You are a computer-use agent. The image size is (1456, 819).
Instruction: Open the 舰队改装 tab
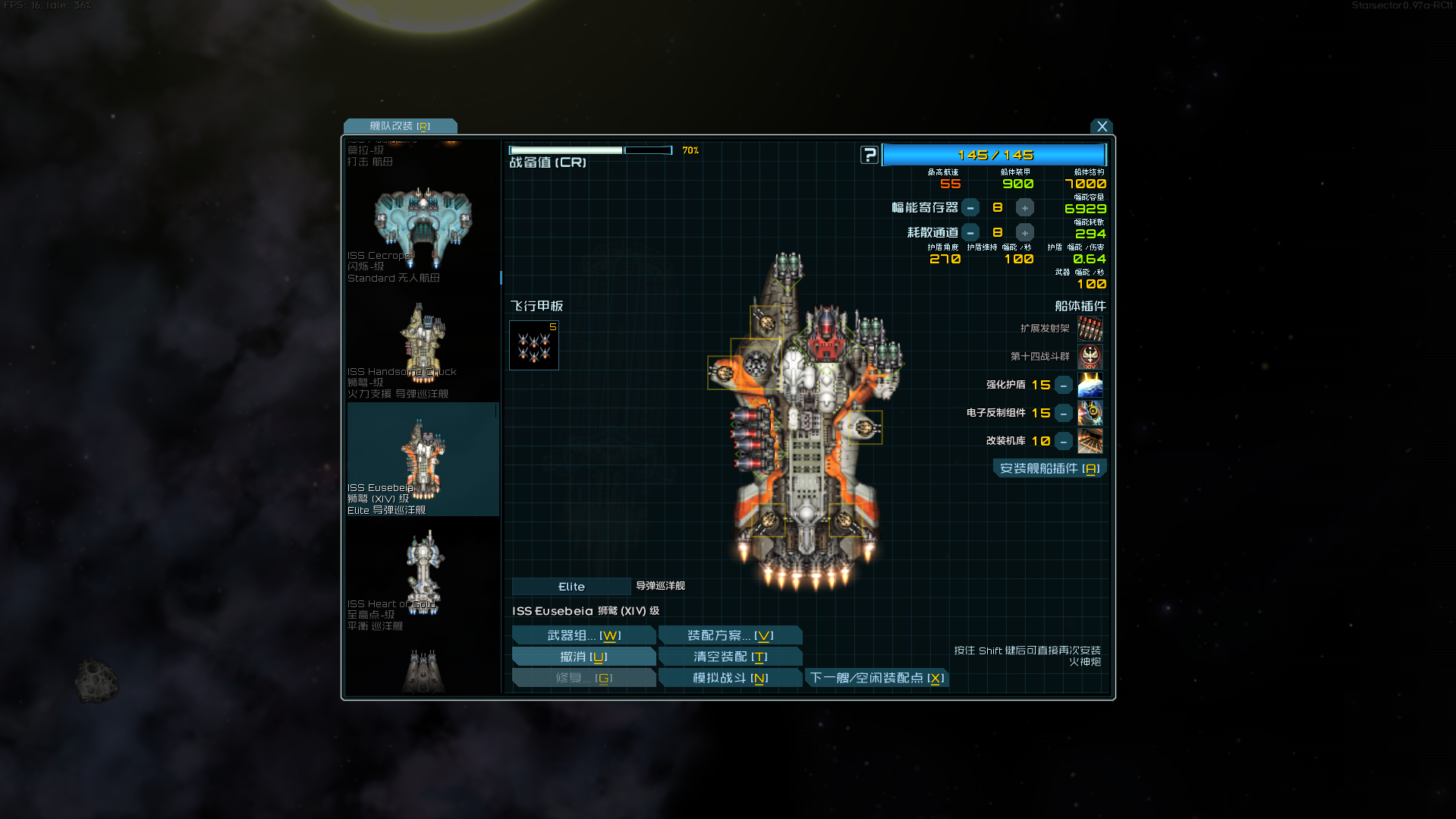tap(400, 126)
